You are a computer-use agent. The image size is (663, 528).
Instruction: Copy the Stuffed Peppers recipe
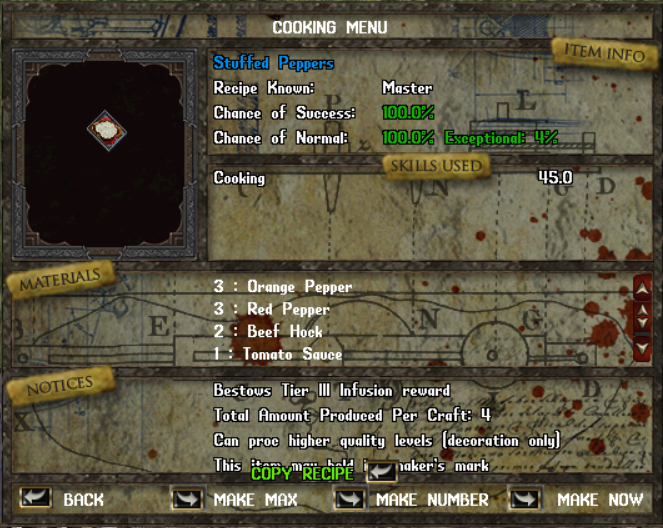pyautogui.click(x=382, y=472)
